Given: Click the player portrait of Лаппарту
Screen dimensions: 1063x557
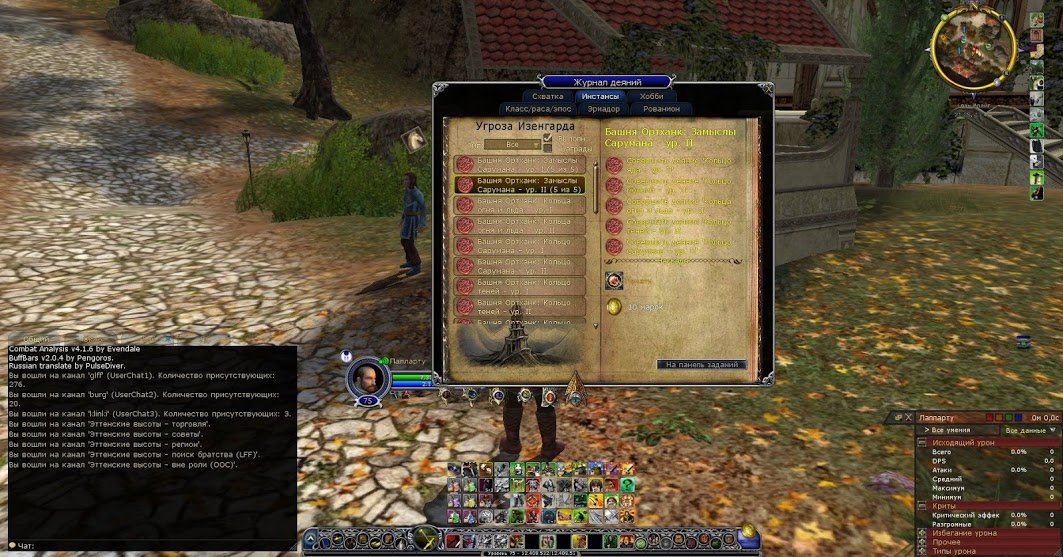Looking at the screenshot, I should tap(367, 378).
